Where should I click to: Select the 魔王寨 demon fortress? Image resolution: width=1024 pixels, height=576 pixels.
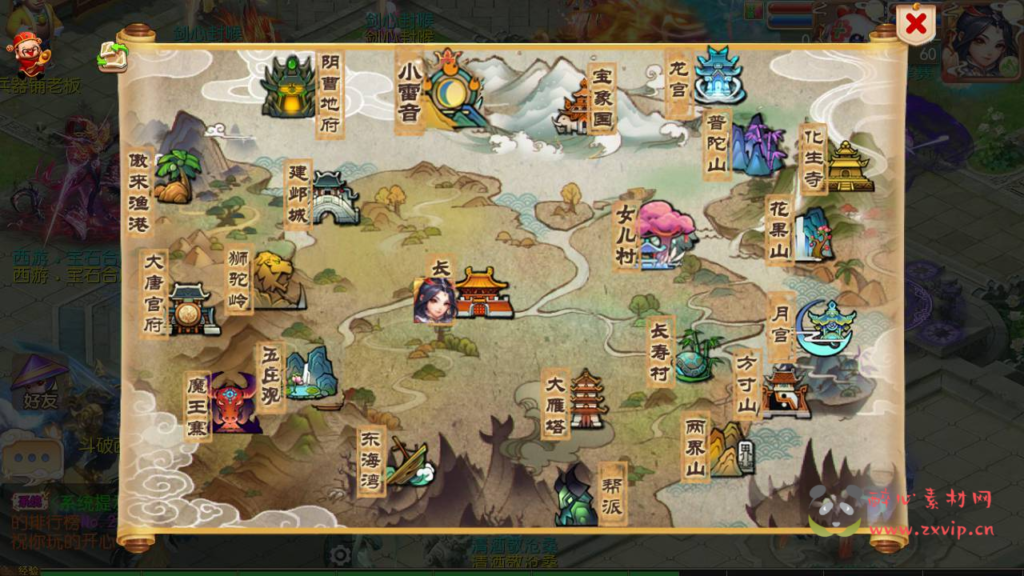point(234,404)
